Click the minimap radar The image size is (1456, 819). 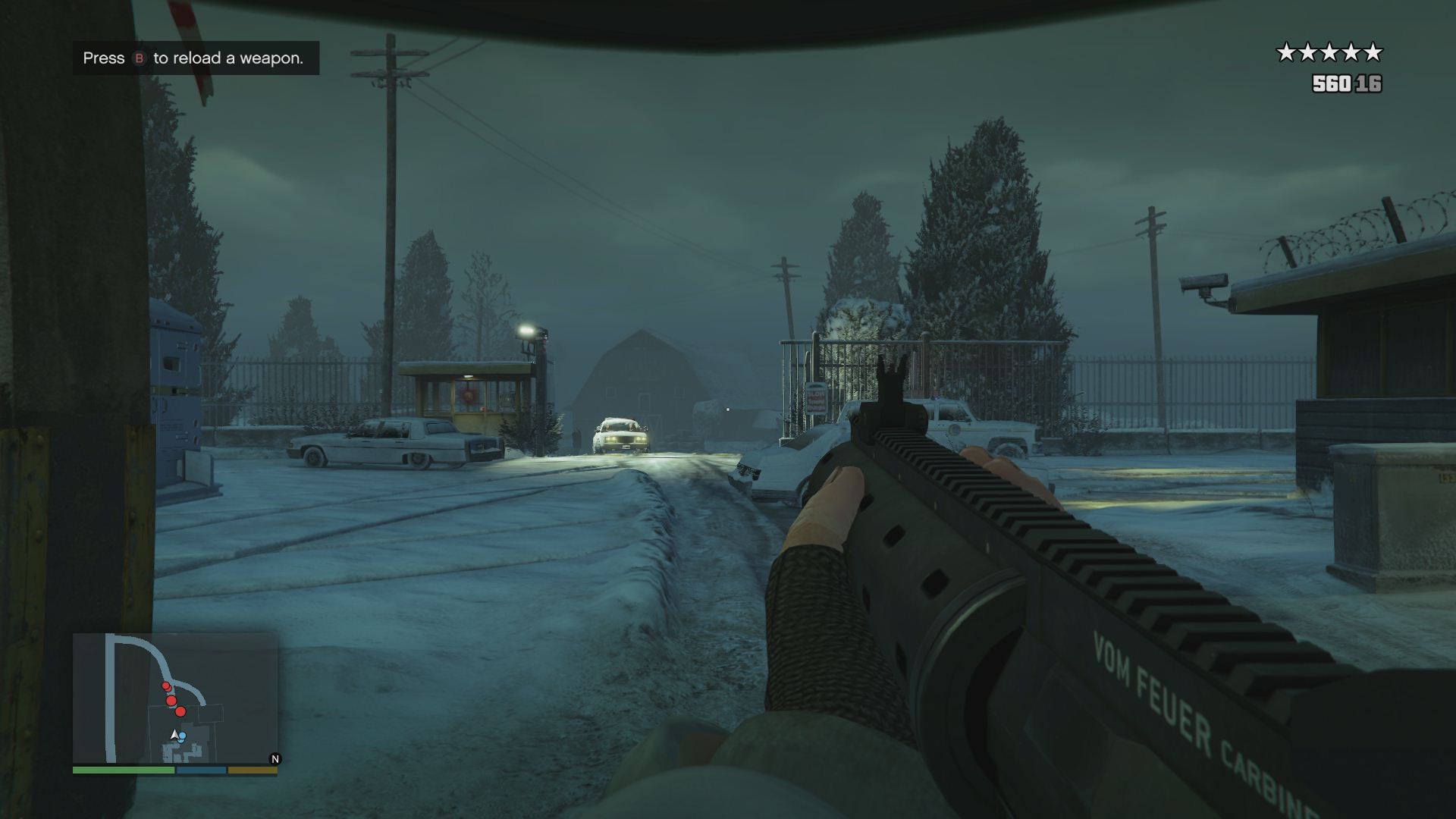174,698
